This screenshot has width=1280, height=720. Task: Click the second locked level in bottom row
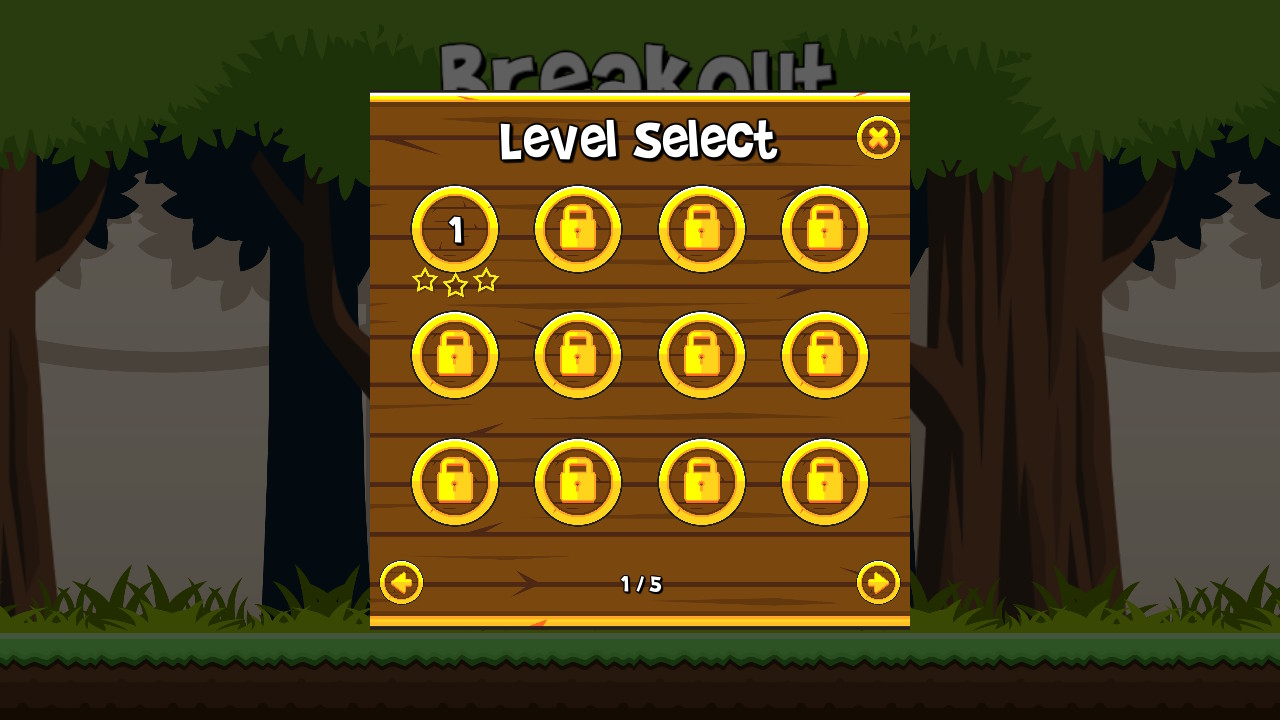pos(578,482)
